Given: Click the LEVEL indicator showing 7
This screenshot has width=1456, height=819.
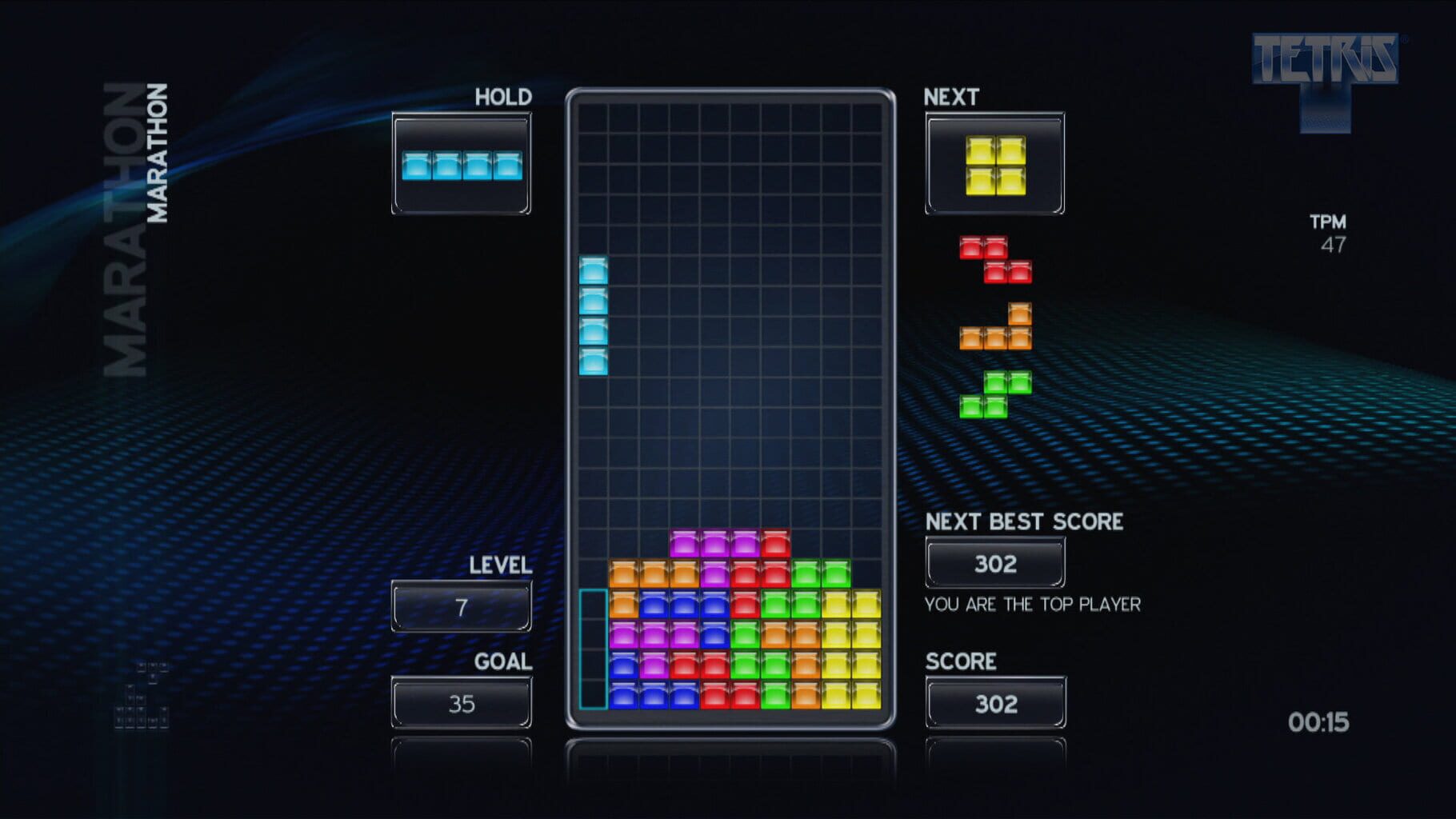Looking at the screenshot, I should 461,606.
